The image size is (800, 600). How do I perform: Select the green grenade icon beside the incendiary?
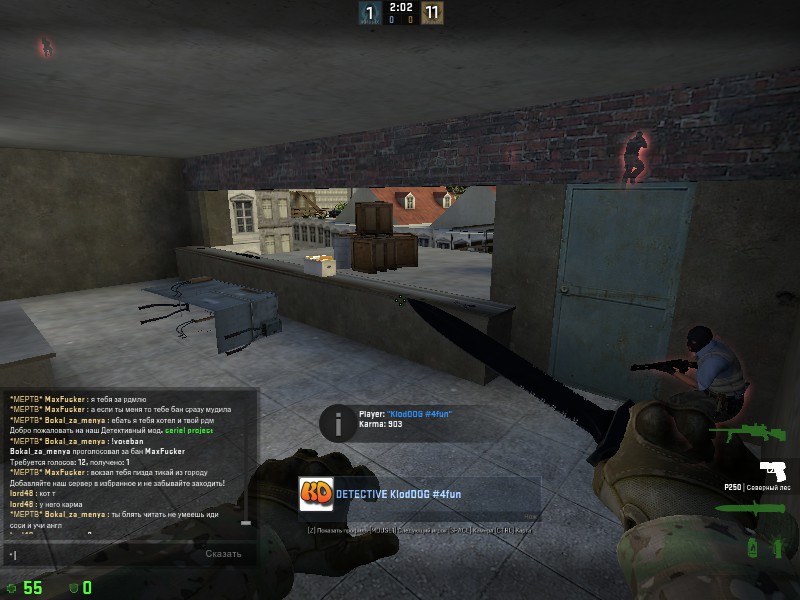click(777, 547)
